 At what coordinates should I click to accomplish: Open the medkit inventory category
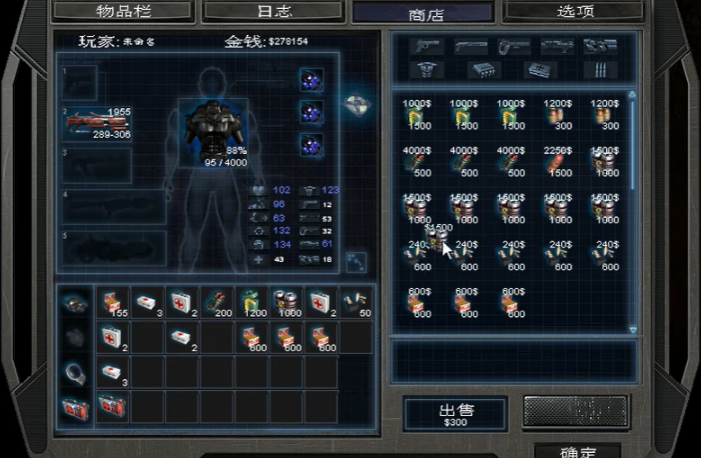74,406
